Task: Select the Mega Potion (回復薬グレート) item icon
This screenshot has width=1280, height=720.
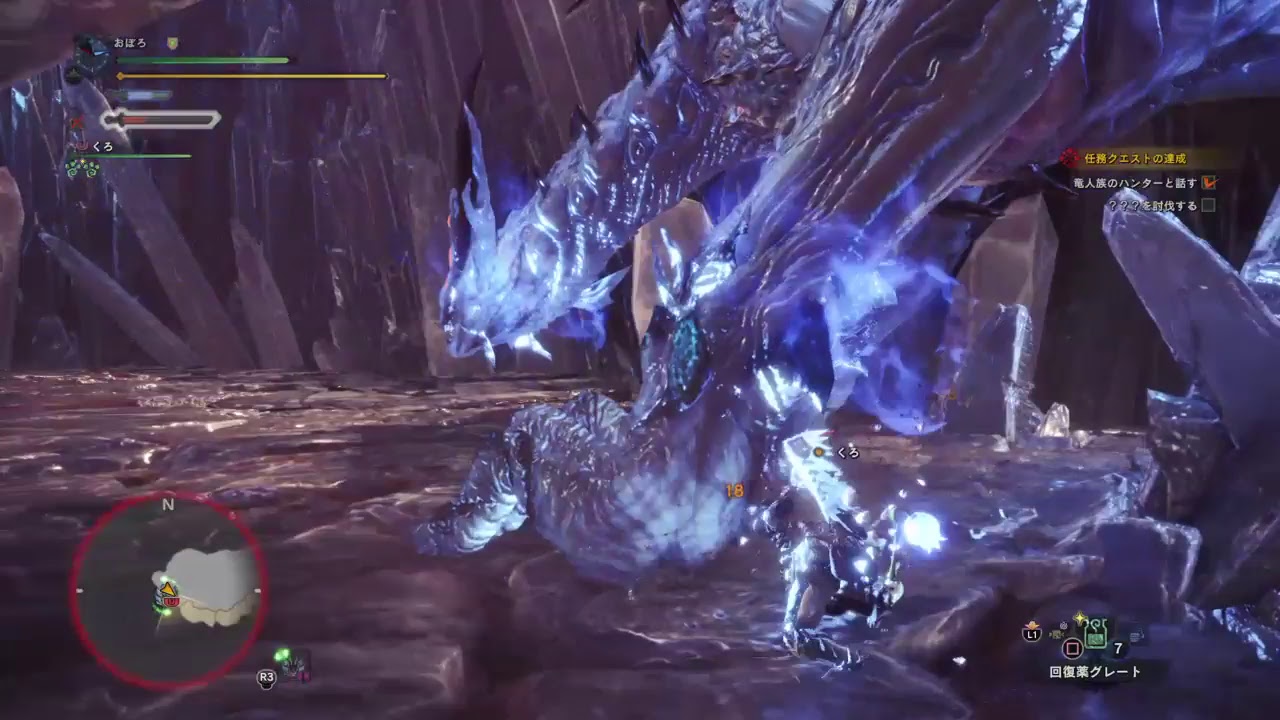Action: coord(1096,634)
